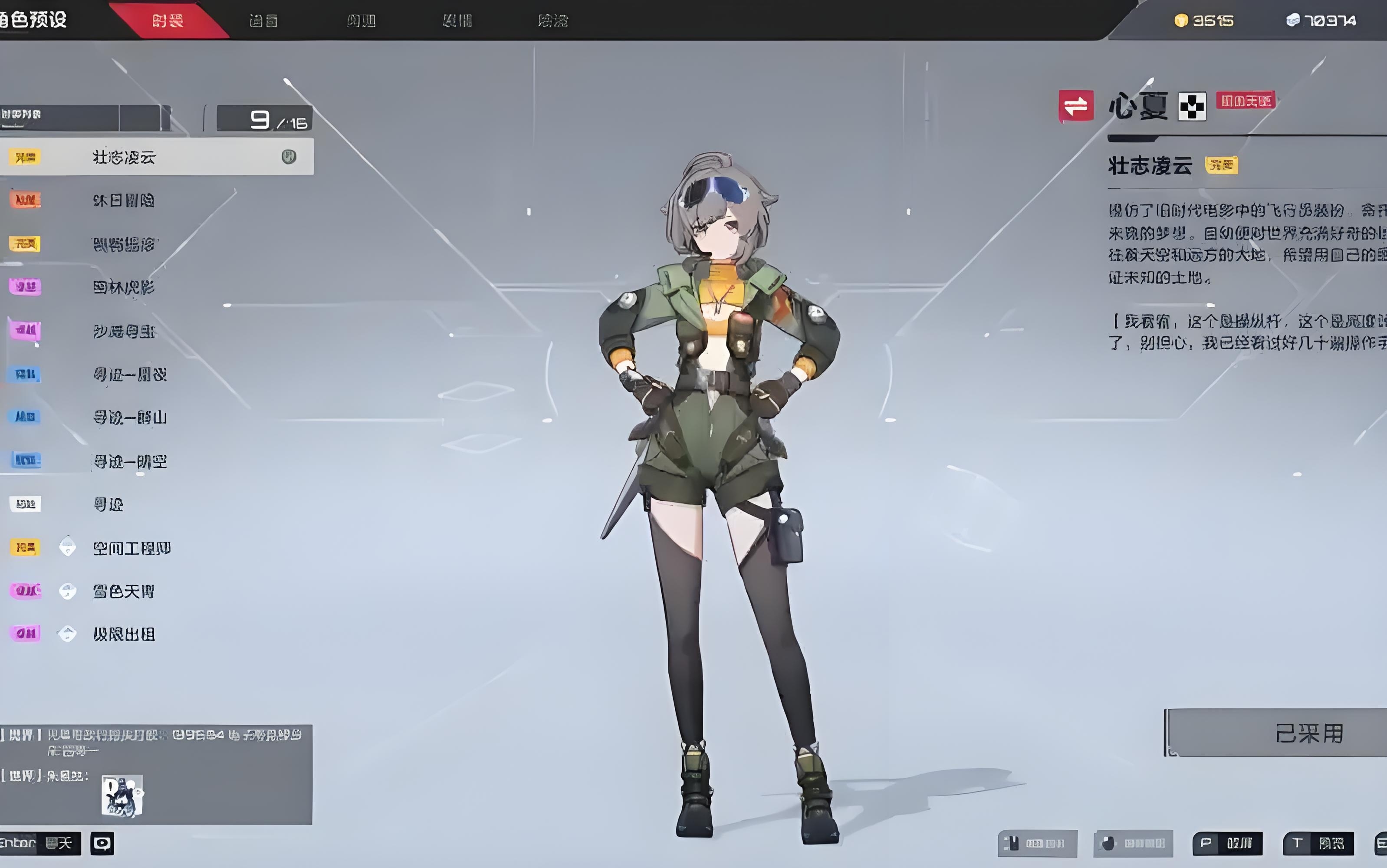The height and width of the screenshot is (868, 1387).
Task: Select the 壮志凌云 outfit row
Action: (x=155, y=157)
